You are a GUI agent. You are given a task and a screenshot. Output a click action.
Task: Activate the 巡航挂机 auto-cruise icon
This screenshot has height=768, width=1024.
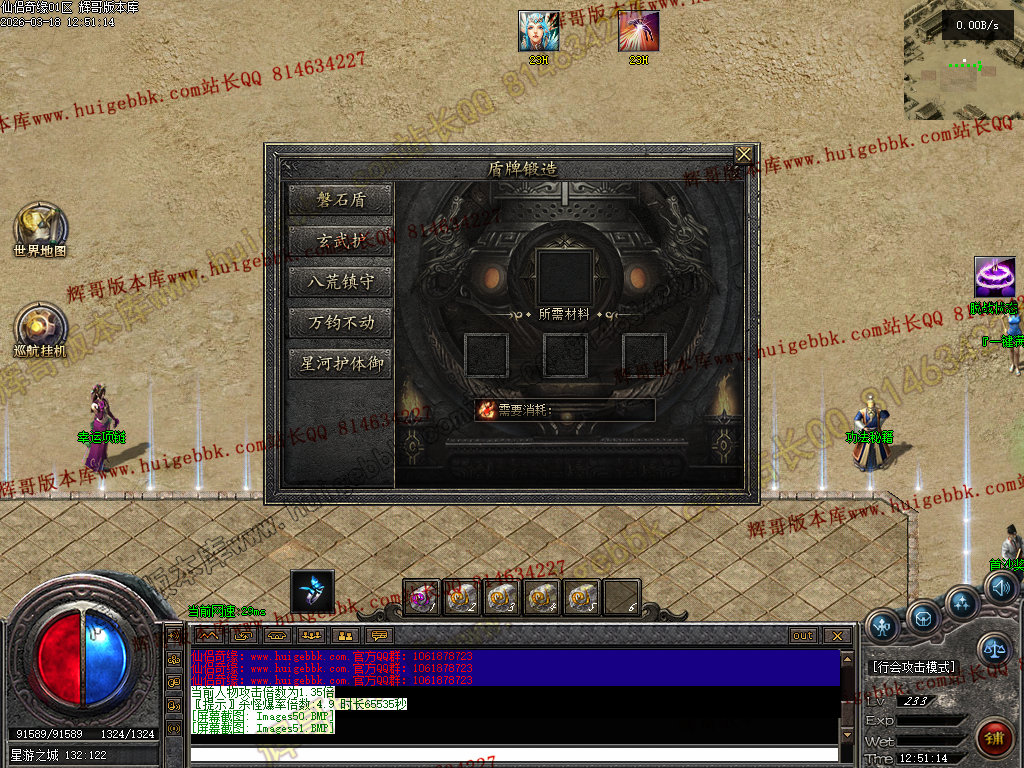[x=40, y=326]
